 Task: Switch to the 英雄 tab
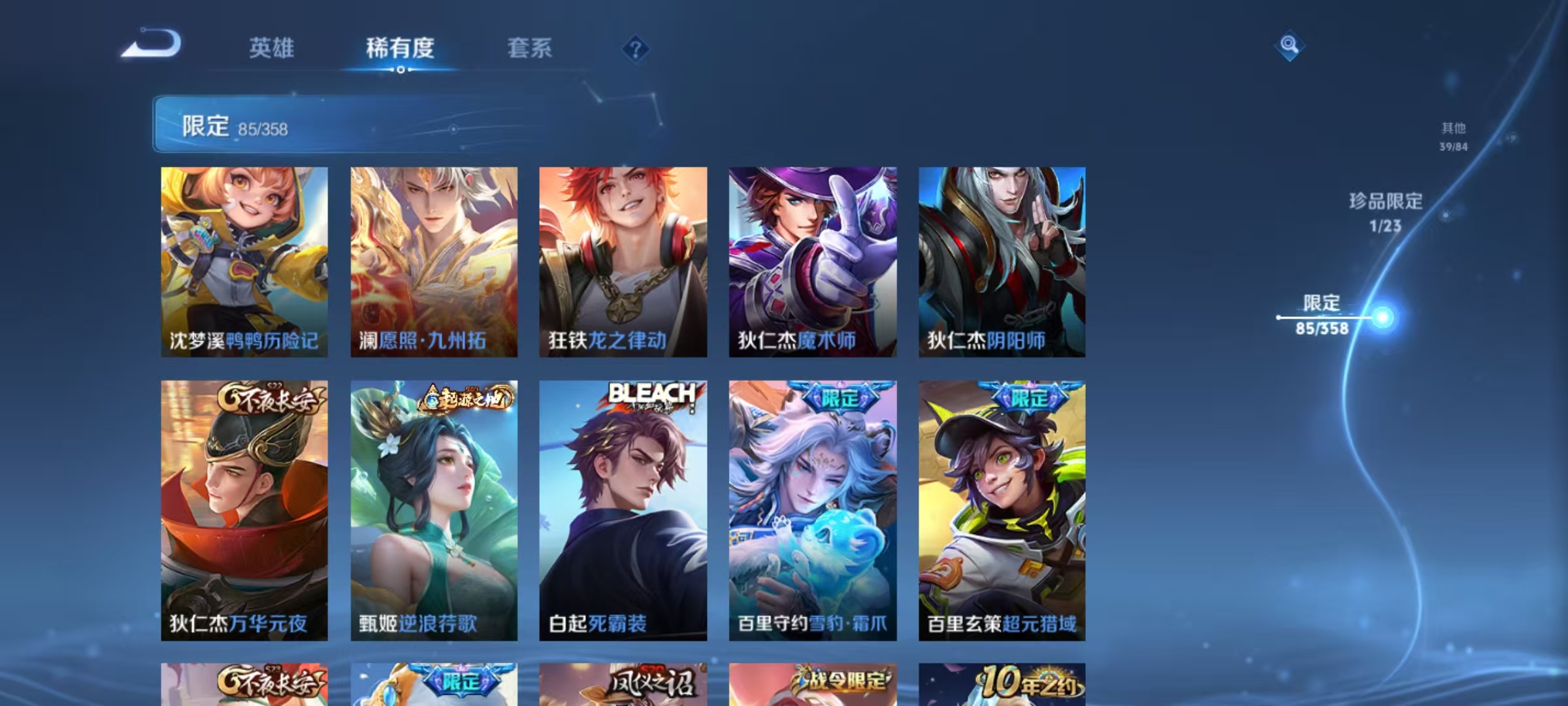pyautogui.click(x=272, y=48)
